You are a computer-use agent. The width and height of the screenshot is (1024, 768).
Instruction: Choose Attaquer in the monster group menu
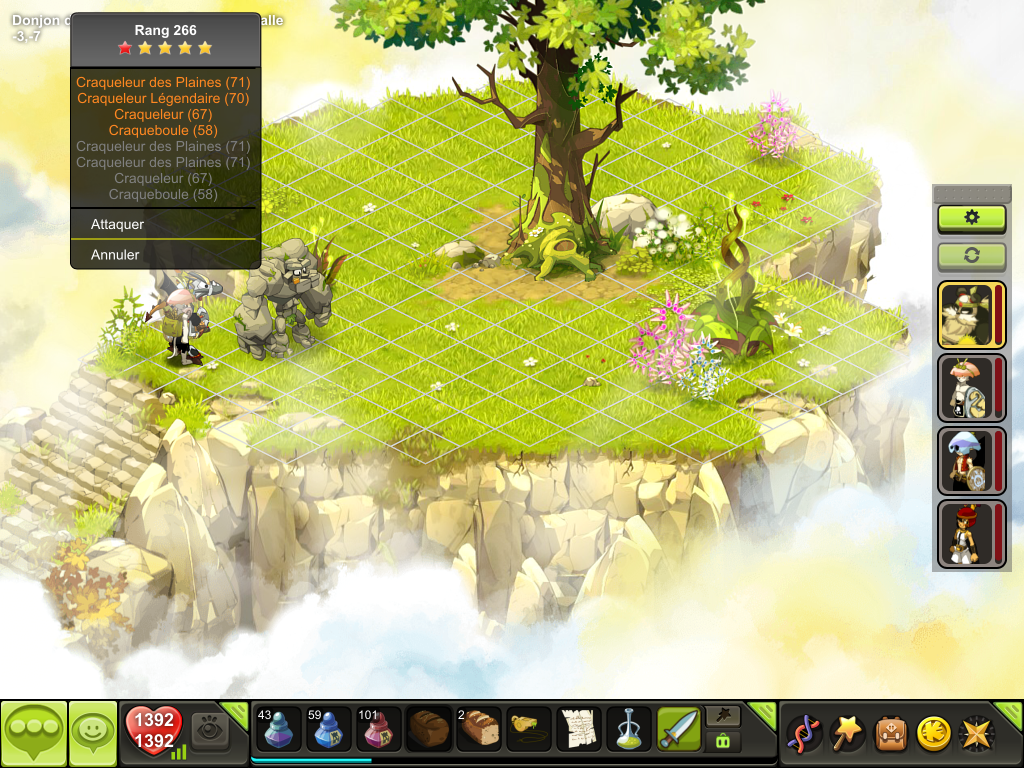(118, 224)
